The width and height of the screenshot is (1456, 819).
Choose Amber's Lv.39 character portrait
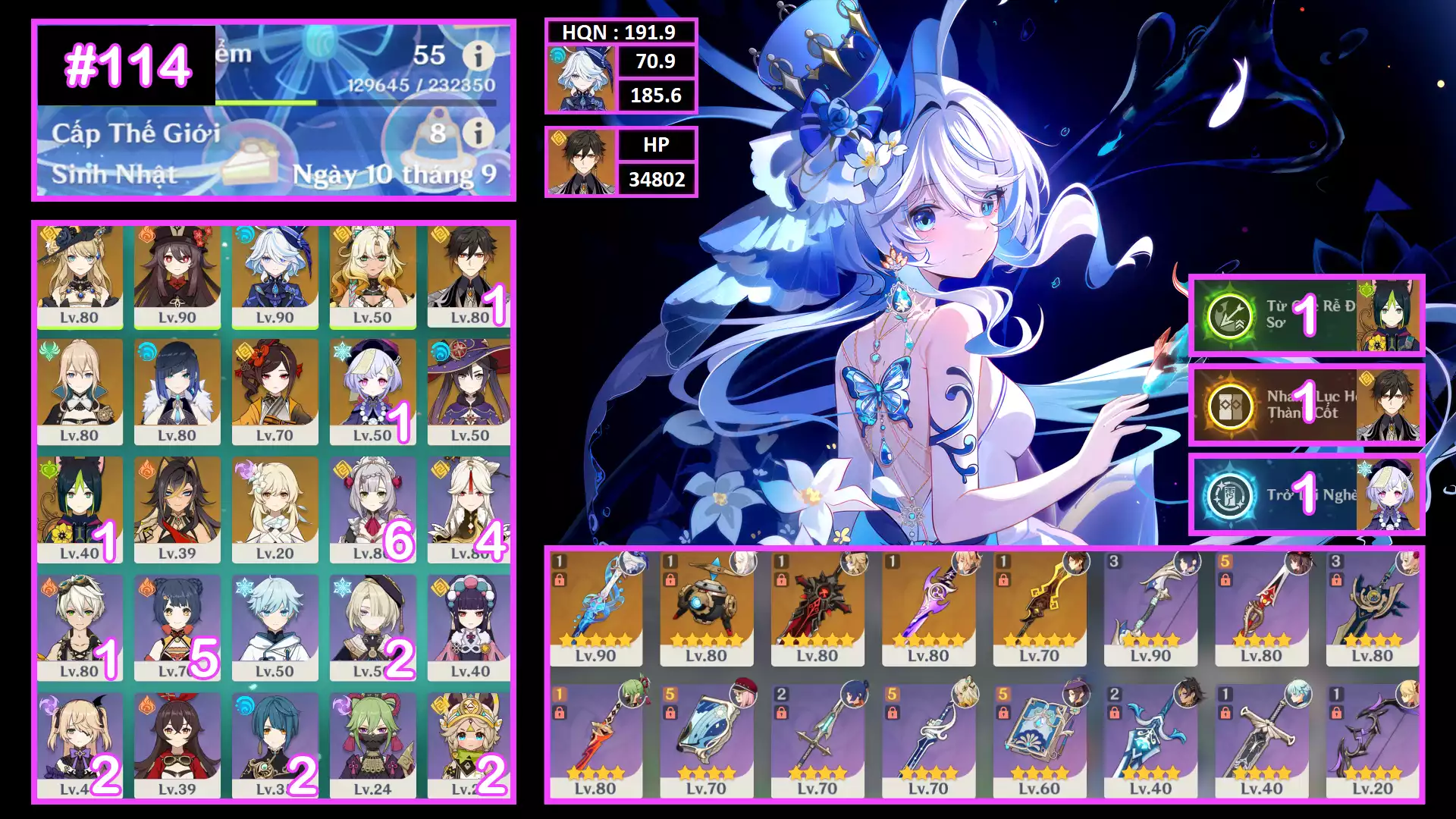point(177,746)
